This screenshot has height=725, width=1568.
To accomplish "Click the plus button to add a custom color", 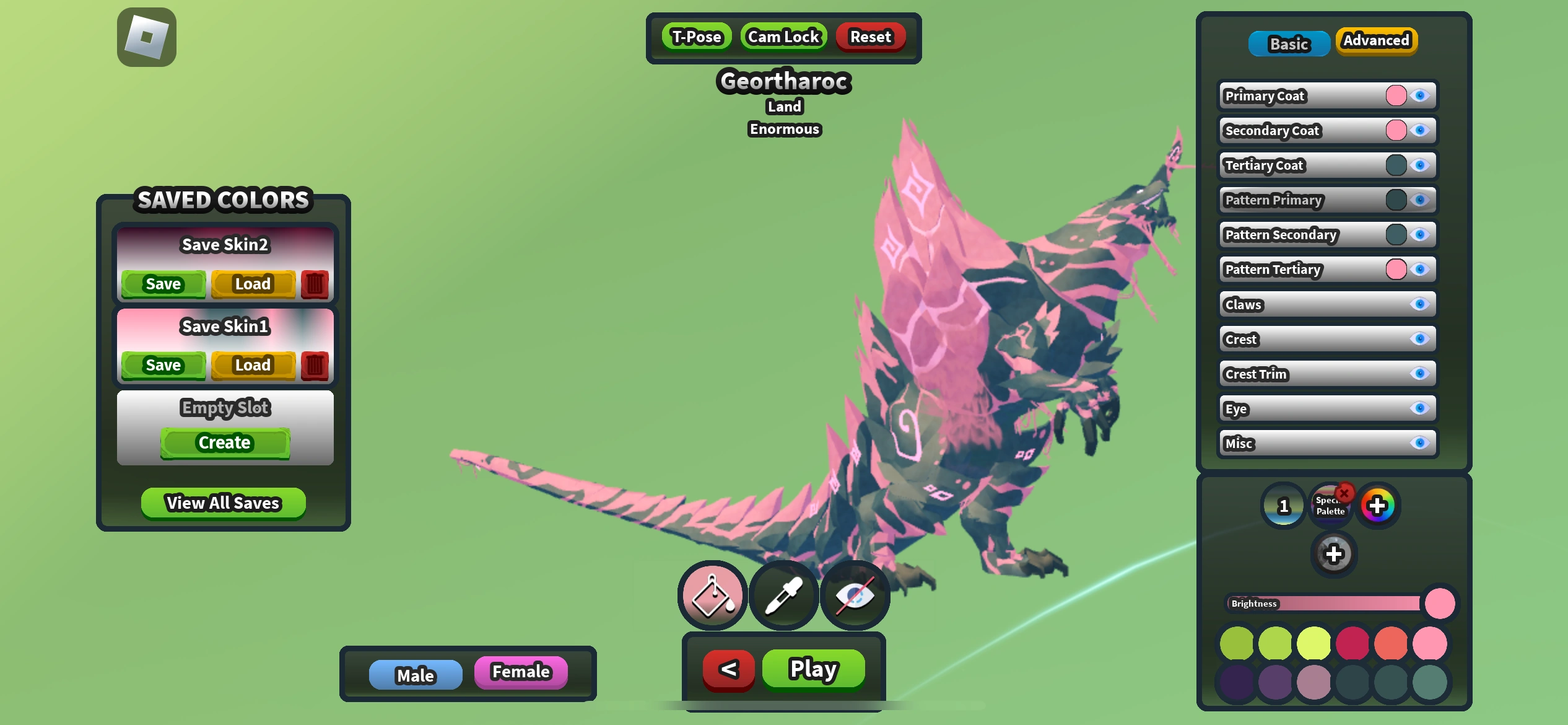I will tap(1335, 553).
